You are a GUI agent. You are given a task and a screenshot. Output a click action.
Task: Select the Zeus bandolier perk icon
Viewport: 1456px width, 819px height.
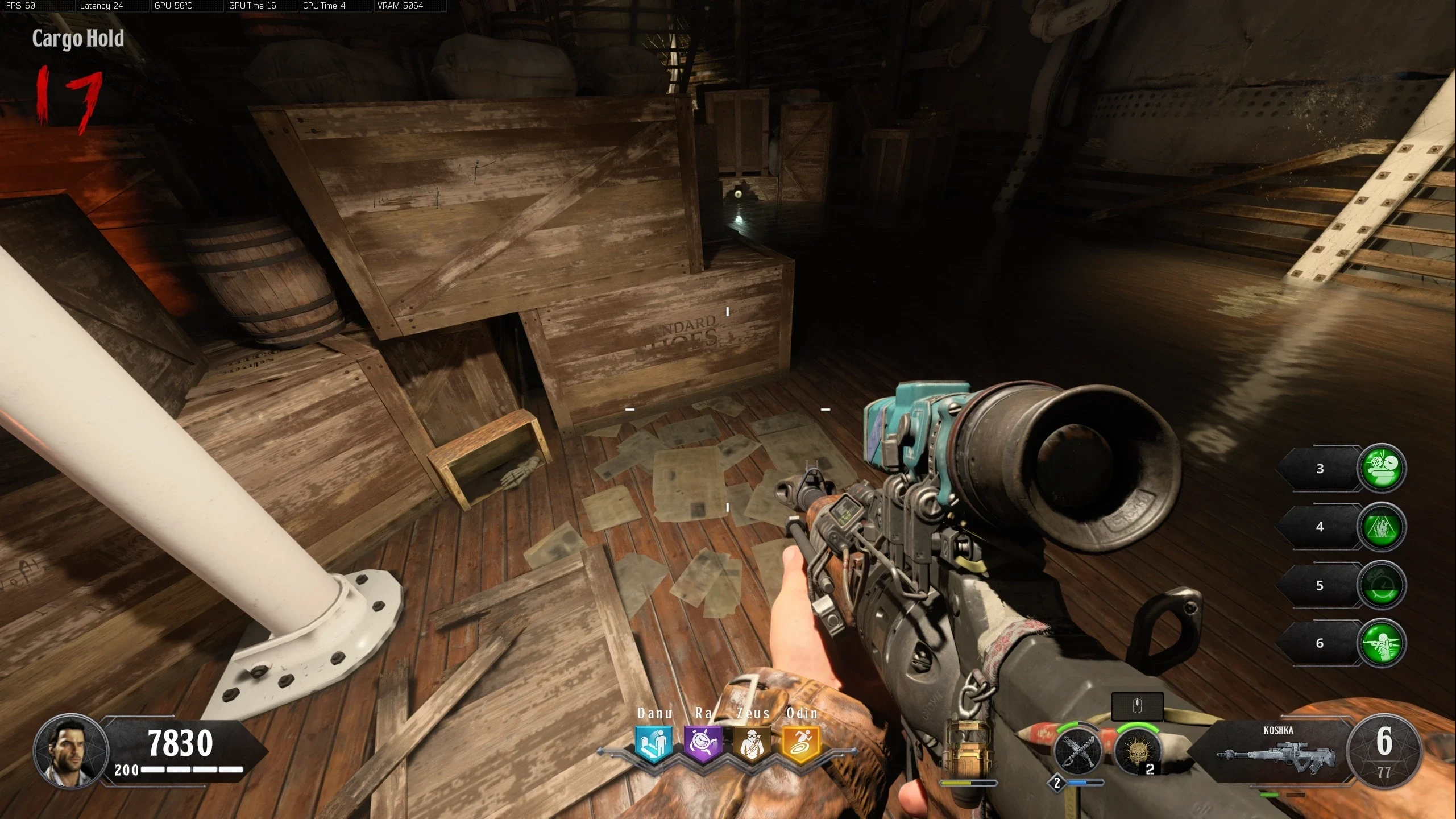(x=752, y=743)
